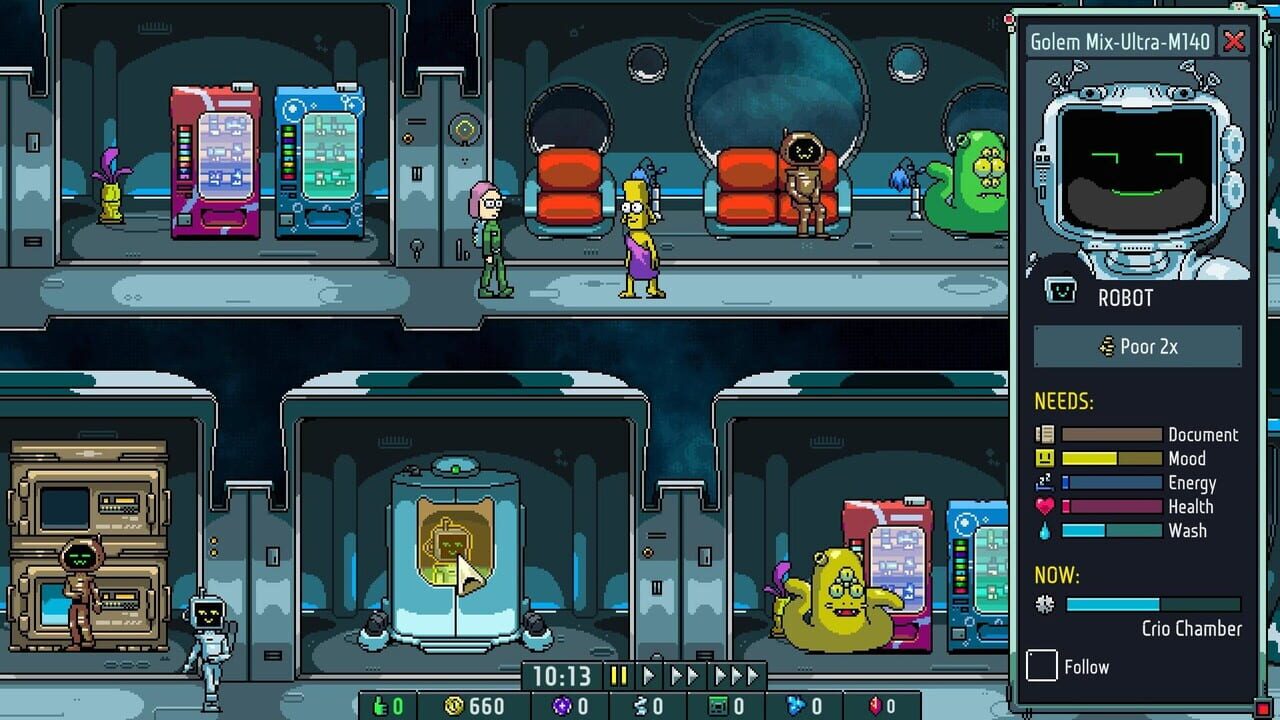Select the green thumbs-up counter icon
Viewport: 1280px width, 720px height.
[x=383, y=705]
